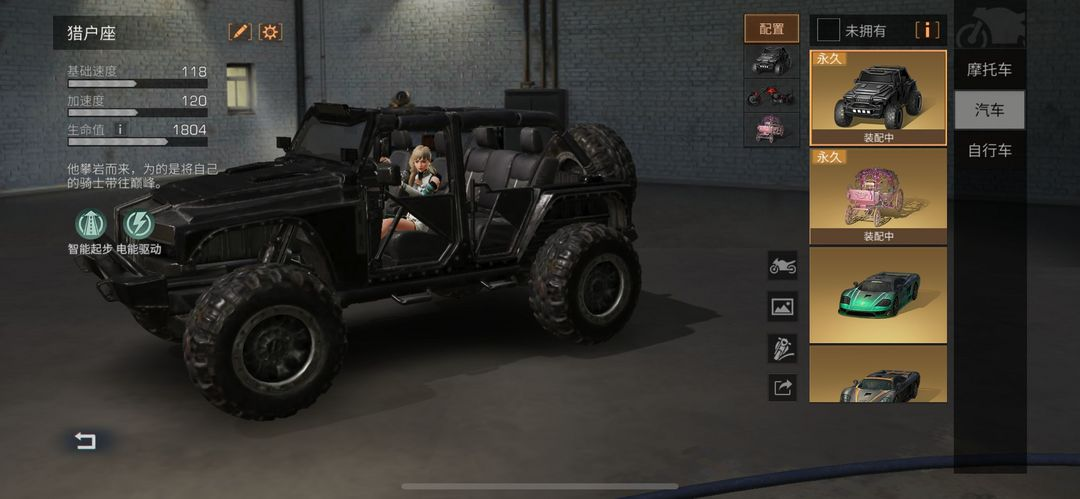Switch to the 汽车 tab
This screenshot has height=499, width=1080.
(x=989, y=110)
